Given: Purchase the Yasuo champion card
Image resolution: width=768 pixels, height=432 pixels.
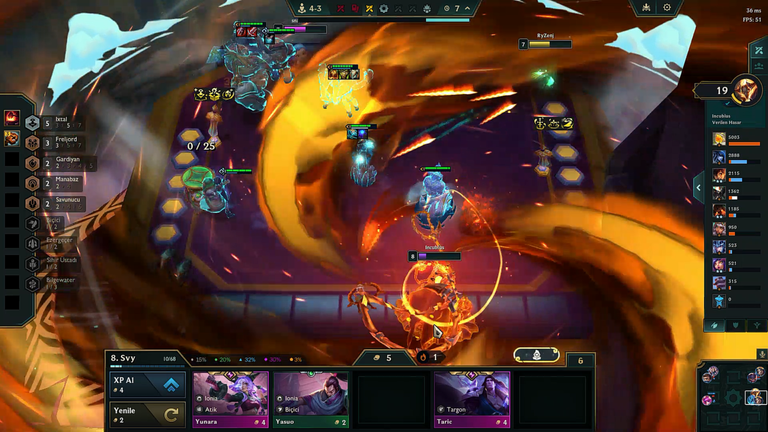Looking at the screenshot, I should point(311,399).
